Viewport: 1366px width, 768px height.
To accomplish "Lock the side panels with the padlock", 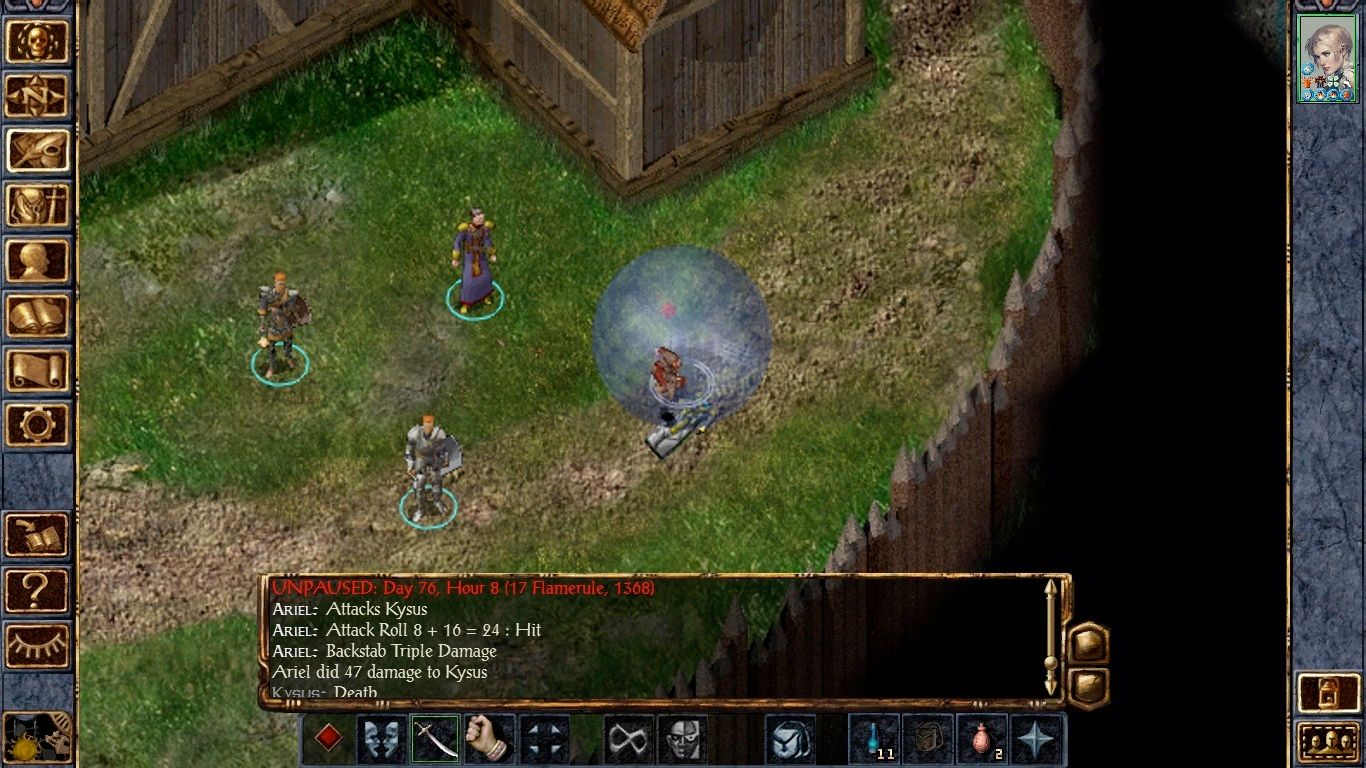I will (x=1327, y=690).
